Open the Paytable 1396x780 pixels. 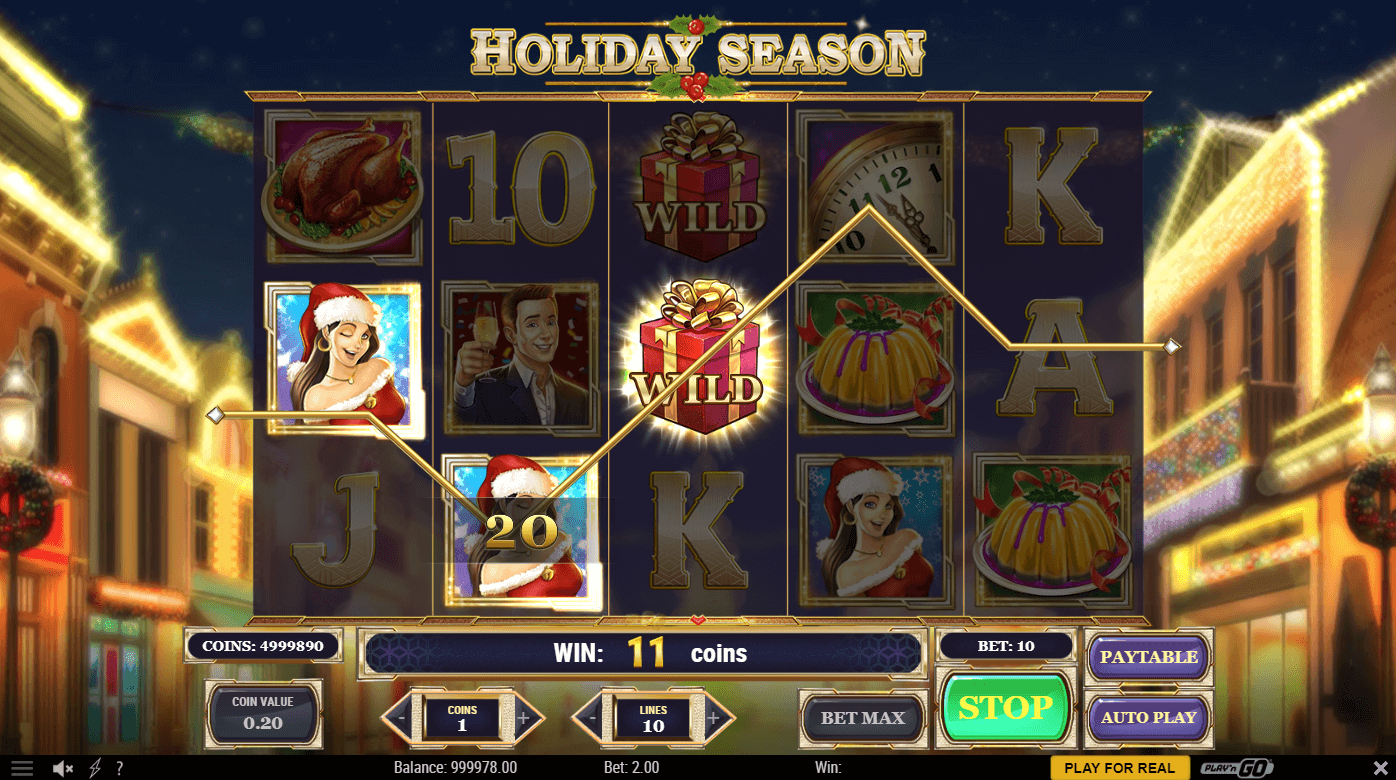coord(1148,657)
